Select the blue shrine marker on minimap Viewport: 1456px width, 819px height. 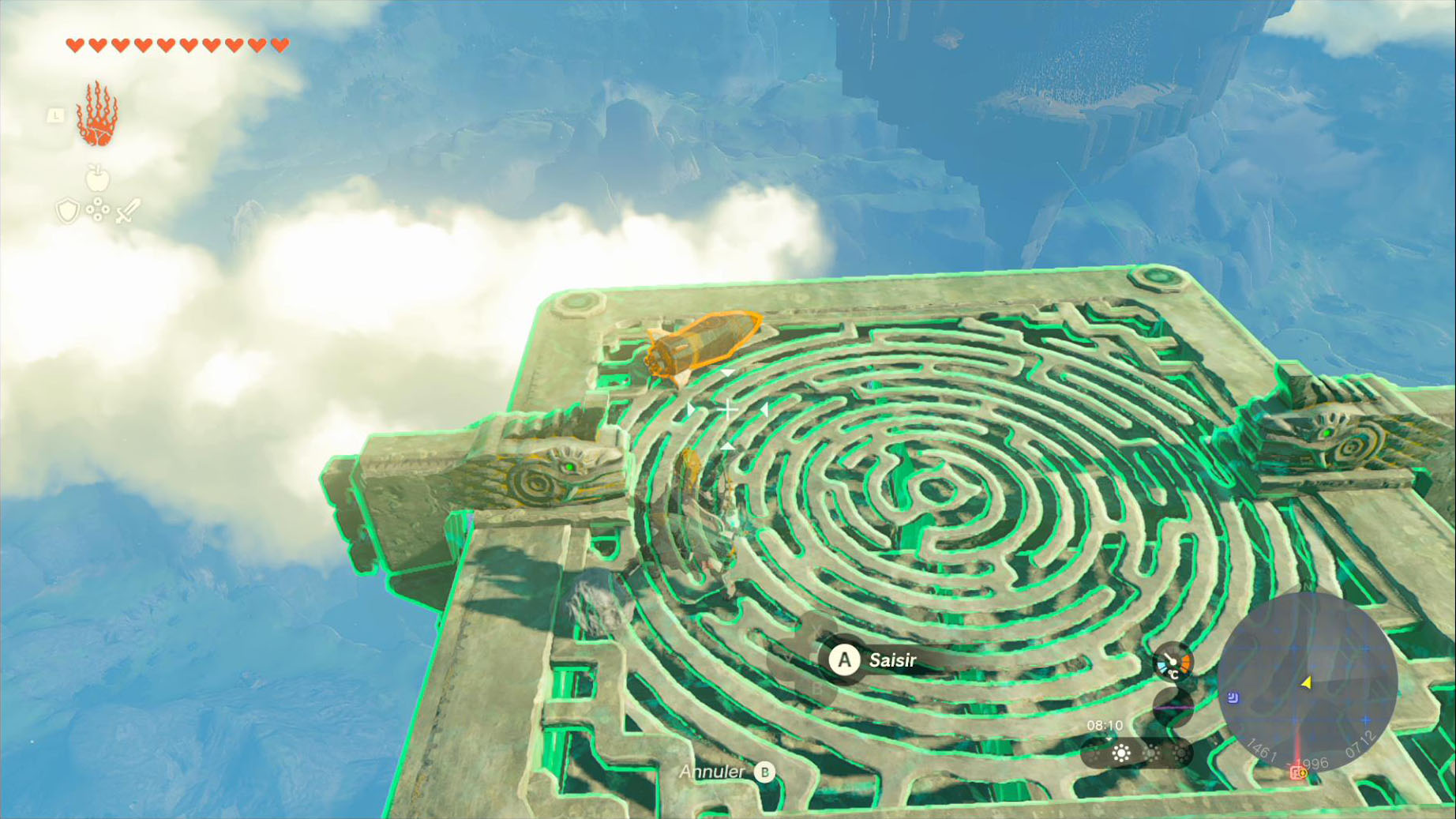1233,697
